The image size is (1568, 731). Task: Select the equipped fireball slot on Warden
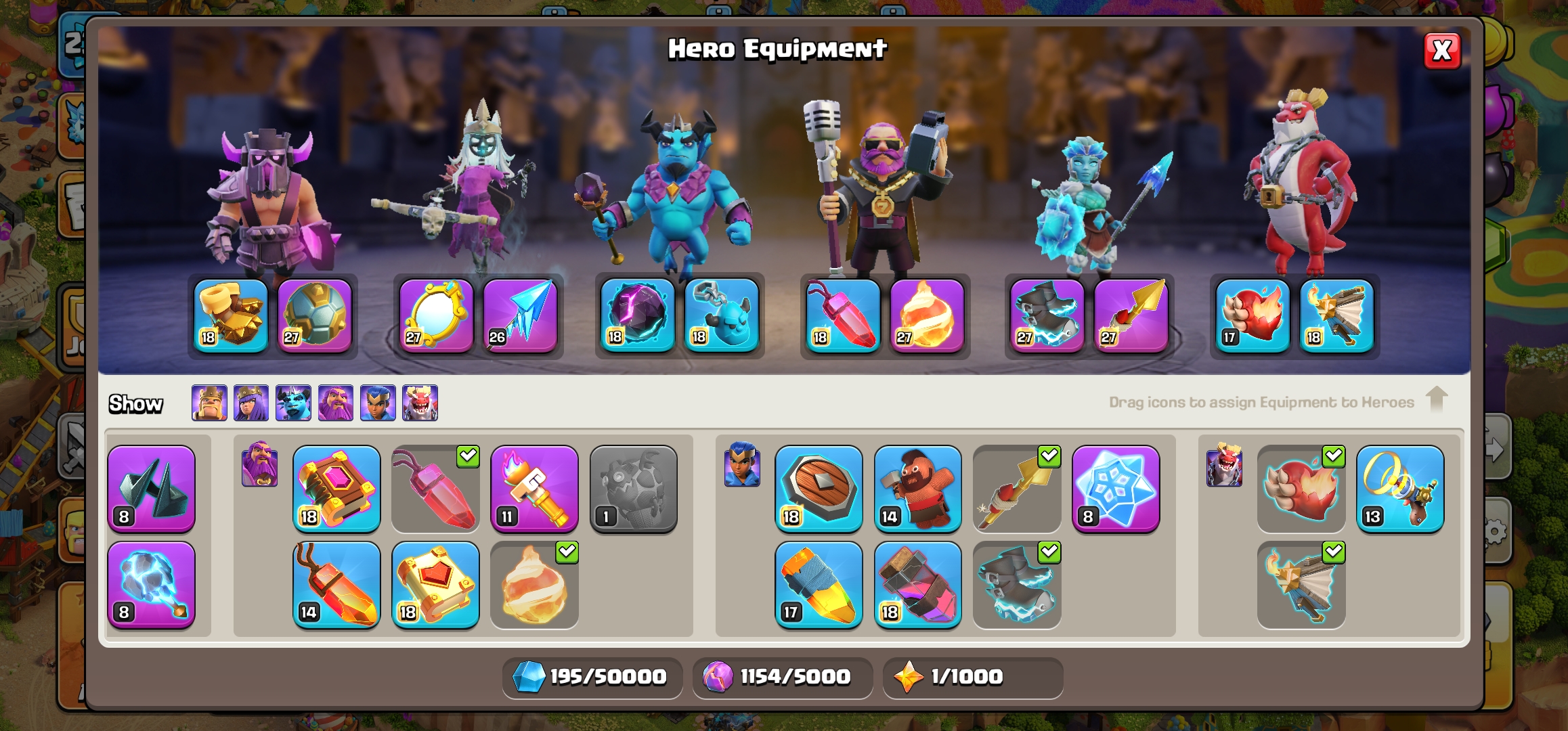coord(927,315)
